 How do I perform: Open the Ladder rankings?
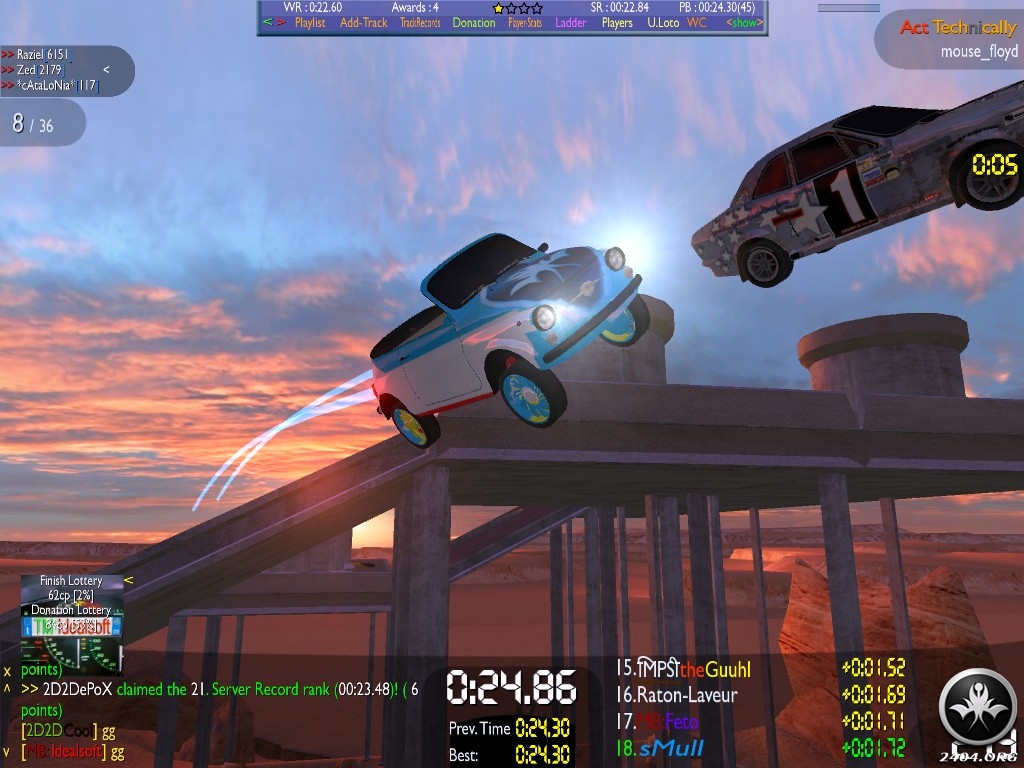[x=571, y=23]
